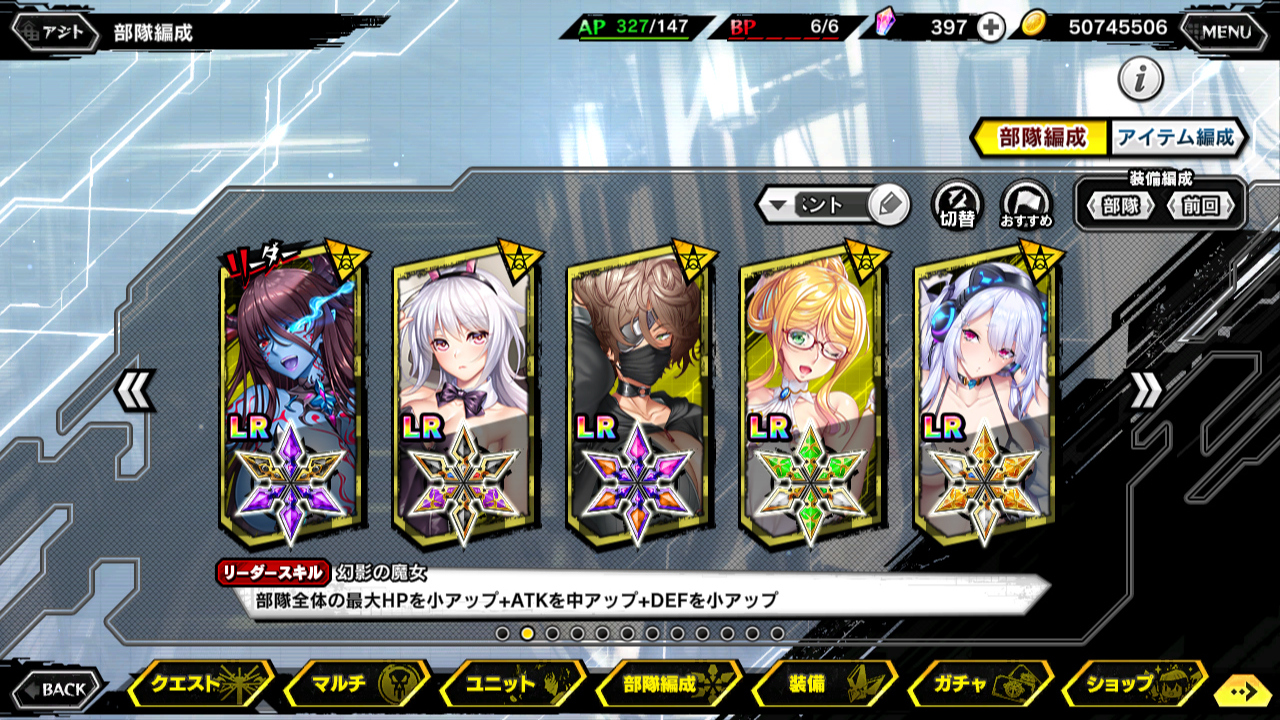Show the info panel via i icon
This screenshot has height=720, width=1280.
click(x=1140, y=79)
